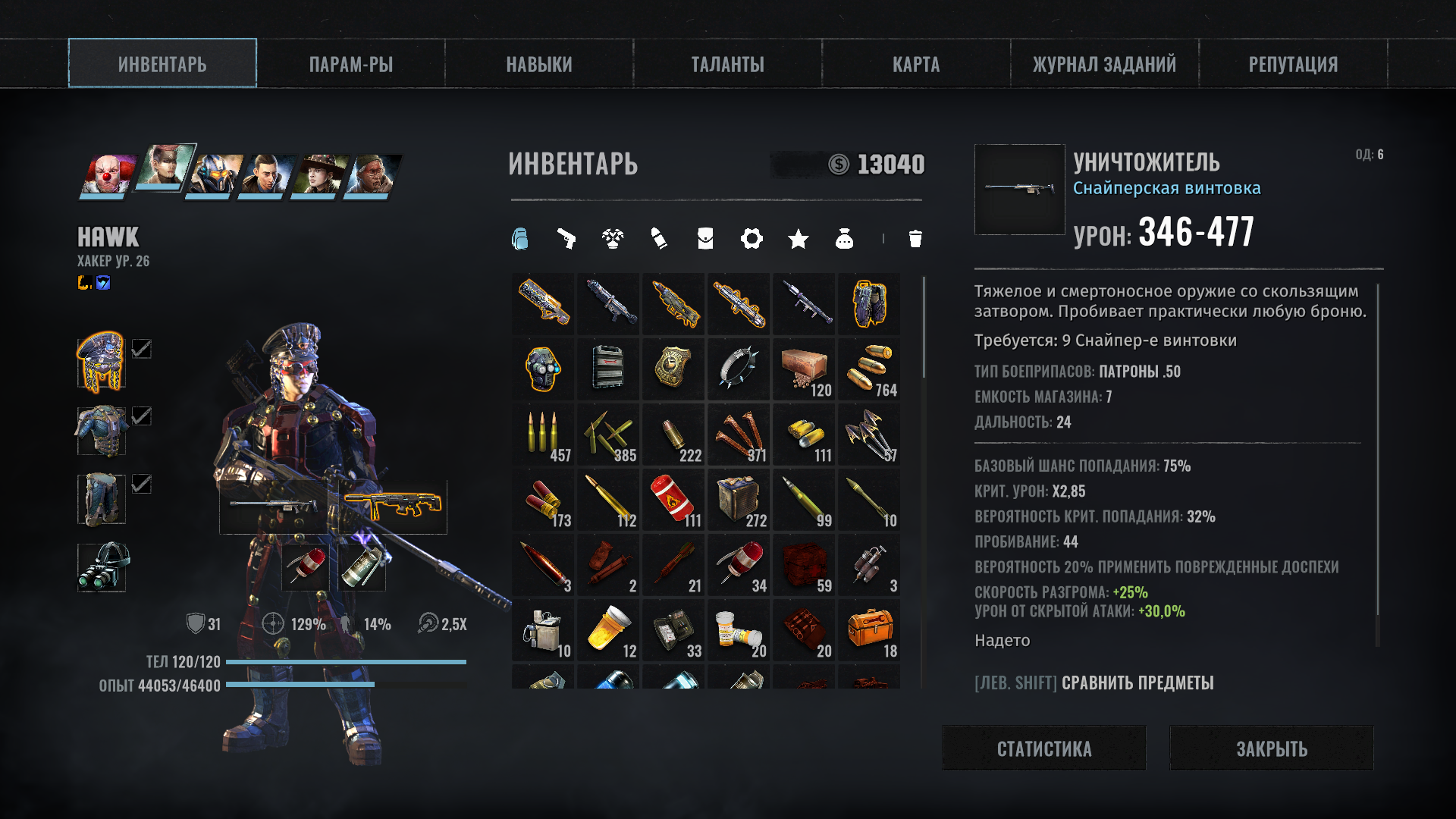Filter inventory by weapons pistol icon
Viewport: 1456px width, 819px height.
pos(566,239)
